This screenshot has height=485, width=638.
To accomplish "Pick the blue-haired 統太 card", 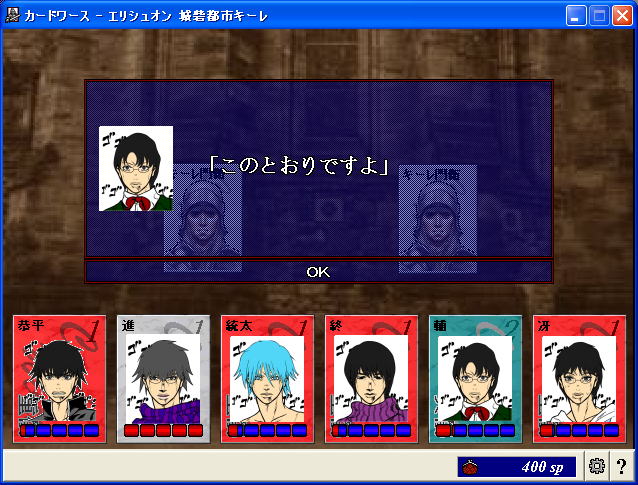I will [267, 379].
